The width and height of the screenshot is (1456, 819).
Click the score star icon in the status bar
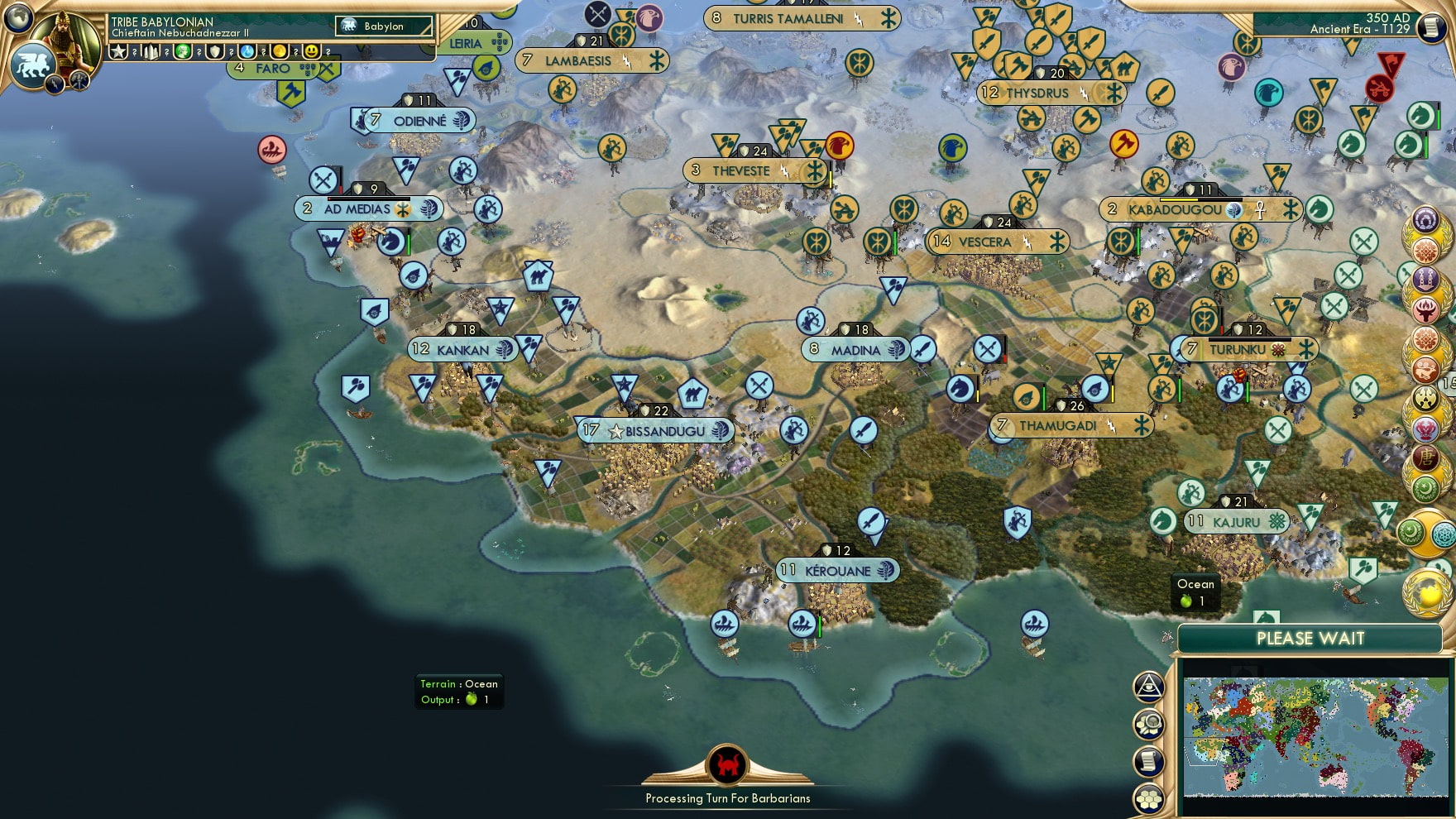[117, 52]
